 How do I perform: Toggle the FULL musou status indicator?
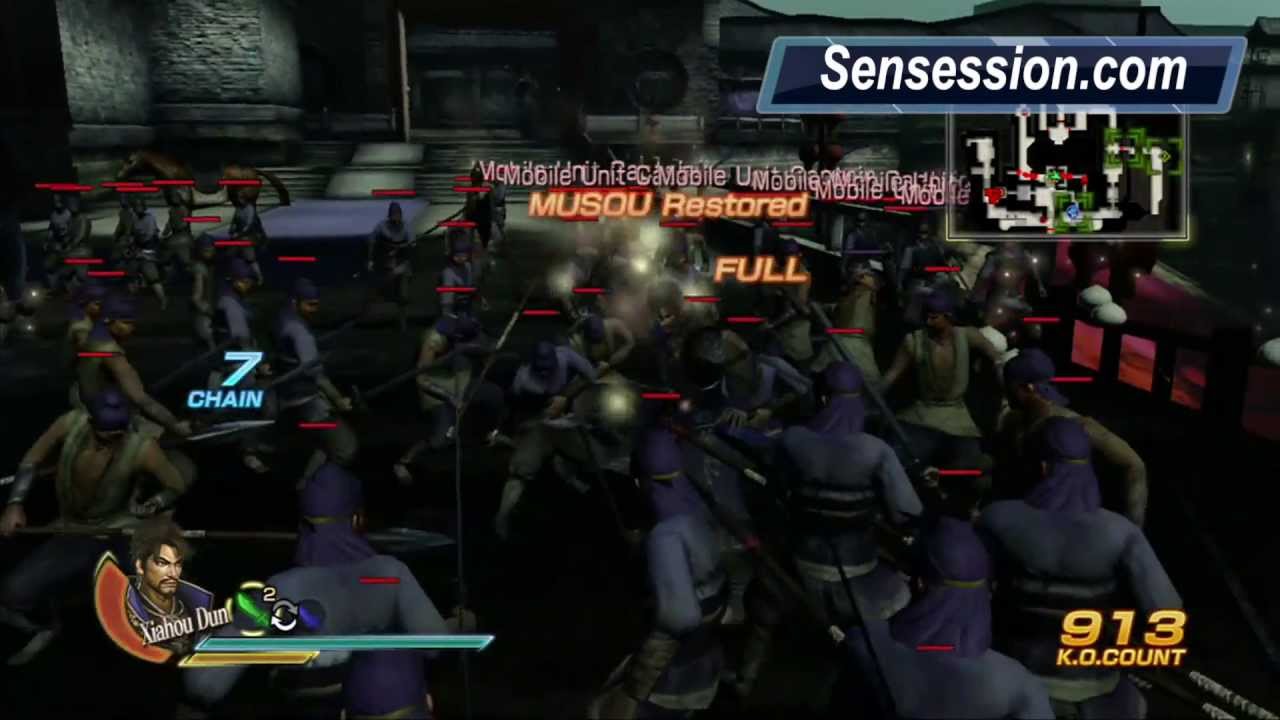click(762, 270)
